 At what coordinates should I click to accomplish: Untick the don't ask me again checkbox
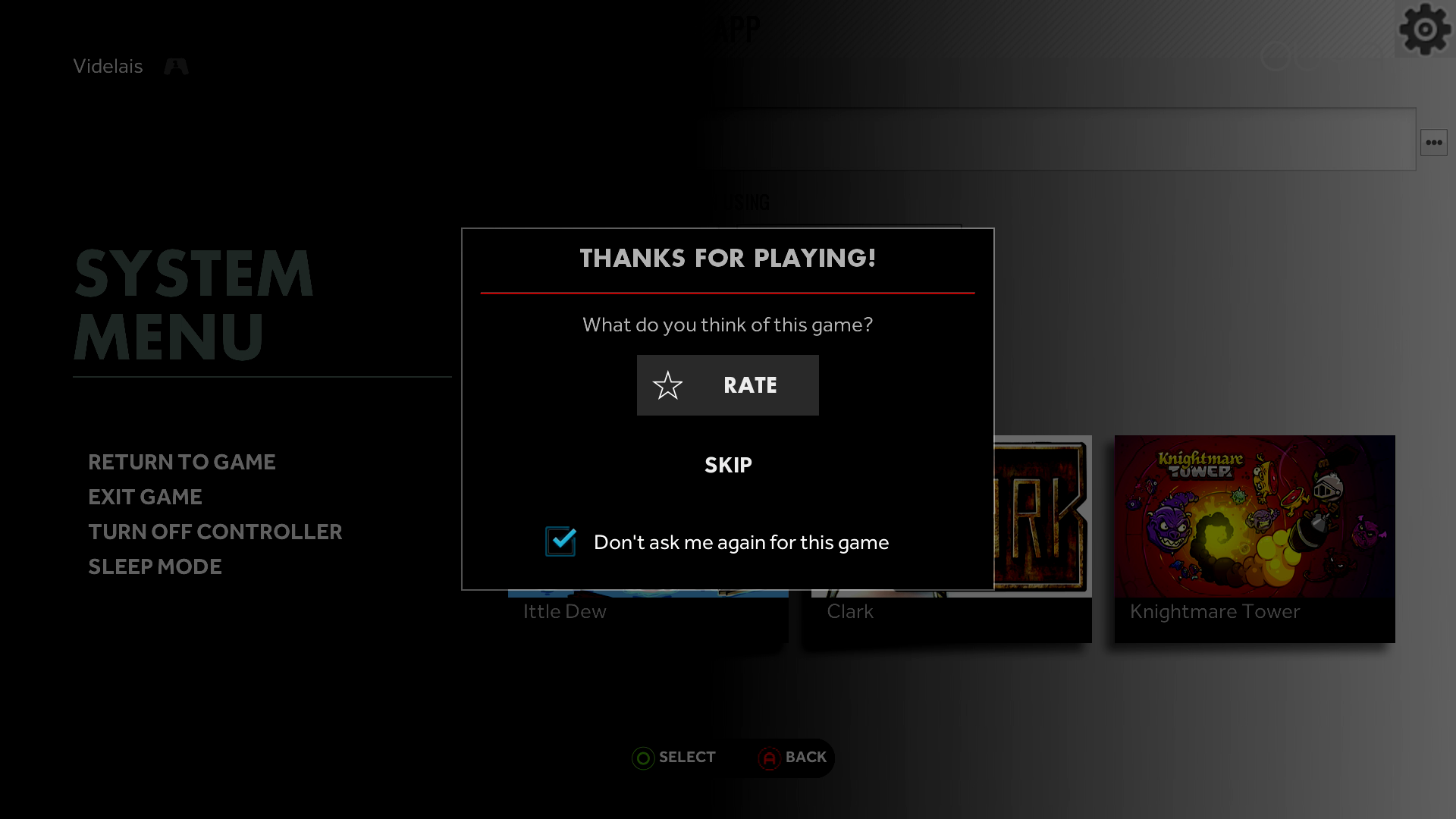click(560, 541)
